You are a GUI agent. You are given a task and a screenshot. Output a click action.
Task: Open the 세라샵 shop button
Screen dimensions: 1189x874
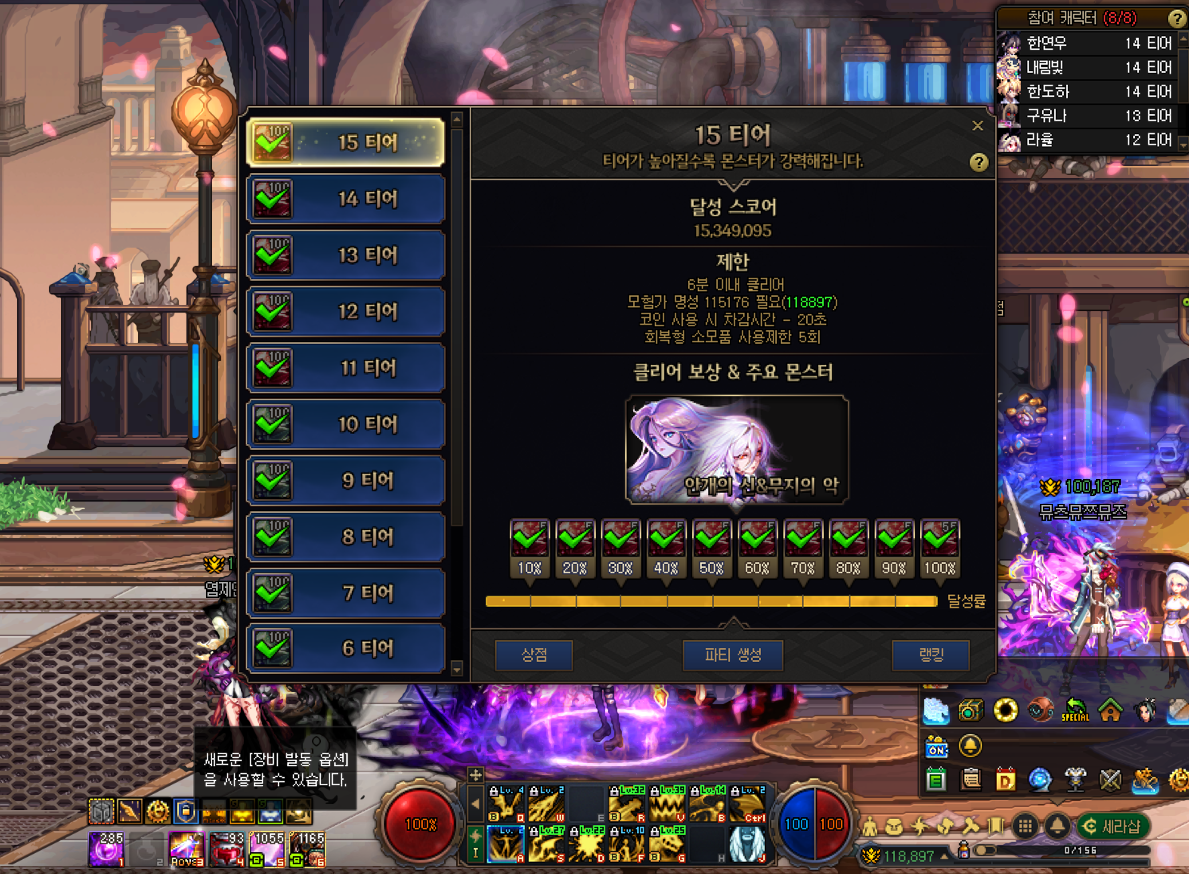(1112, 826)
